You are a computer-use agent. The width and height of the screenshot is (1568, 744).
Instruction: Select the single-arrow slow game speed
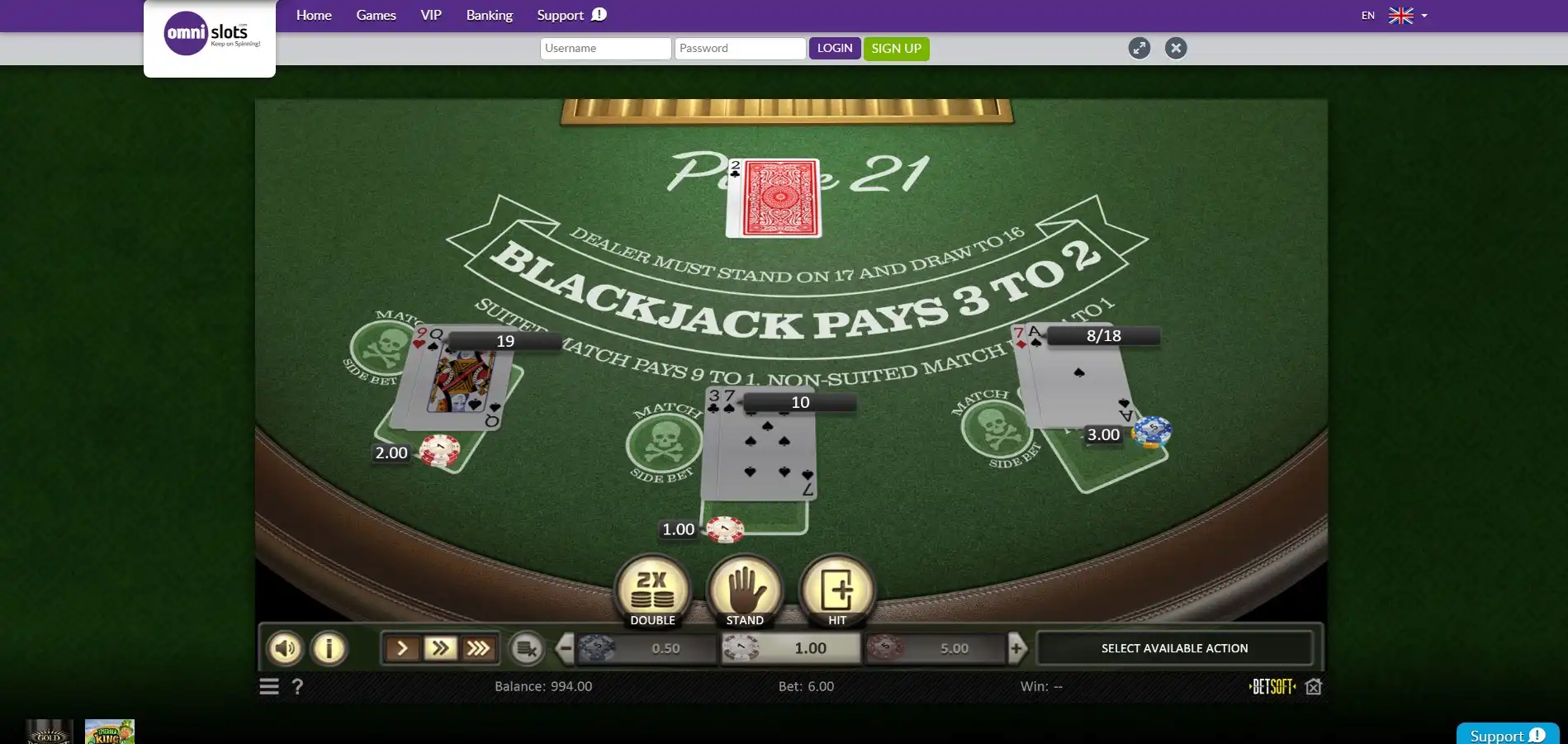pyautogui.click(x=403, y=648)
